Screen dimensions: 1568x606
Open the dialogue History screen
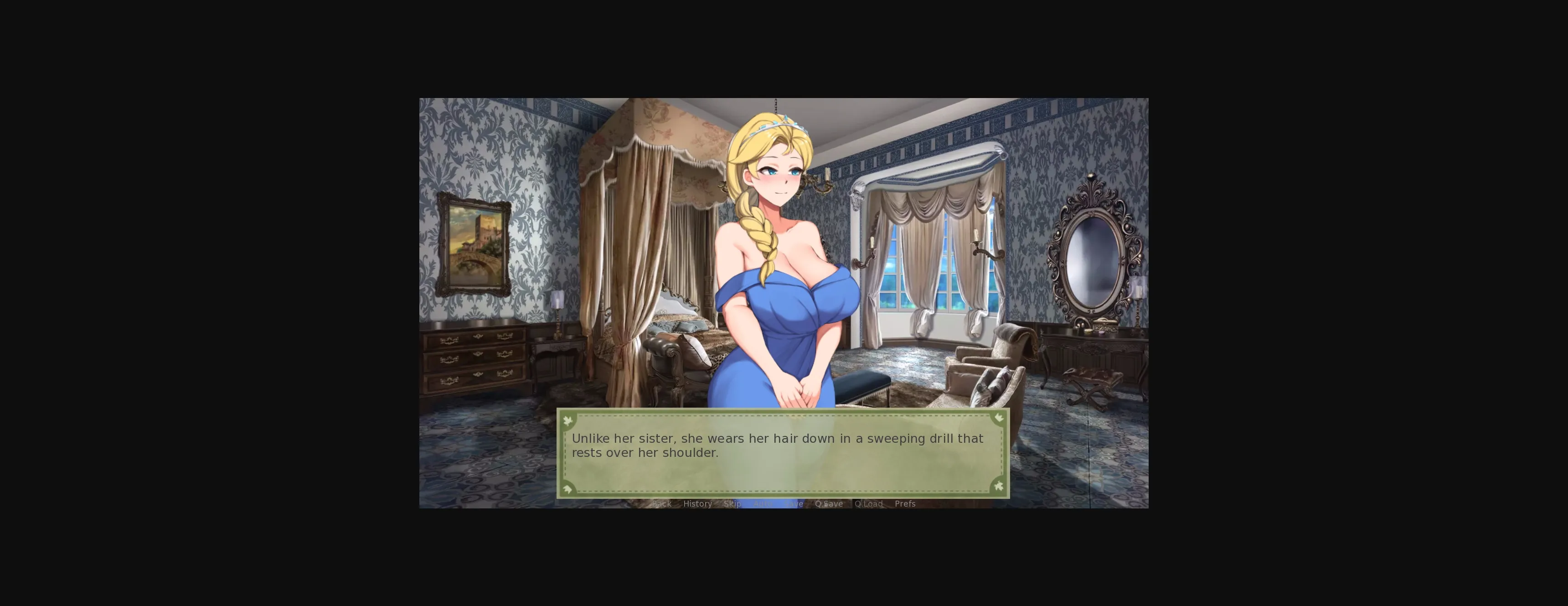coord(697,504)
